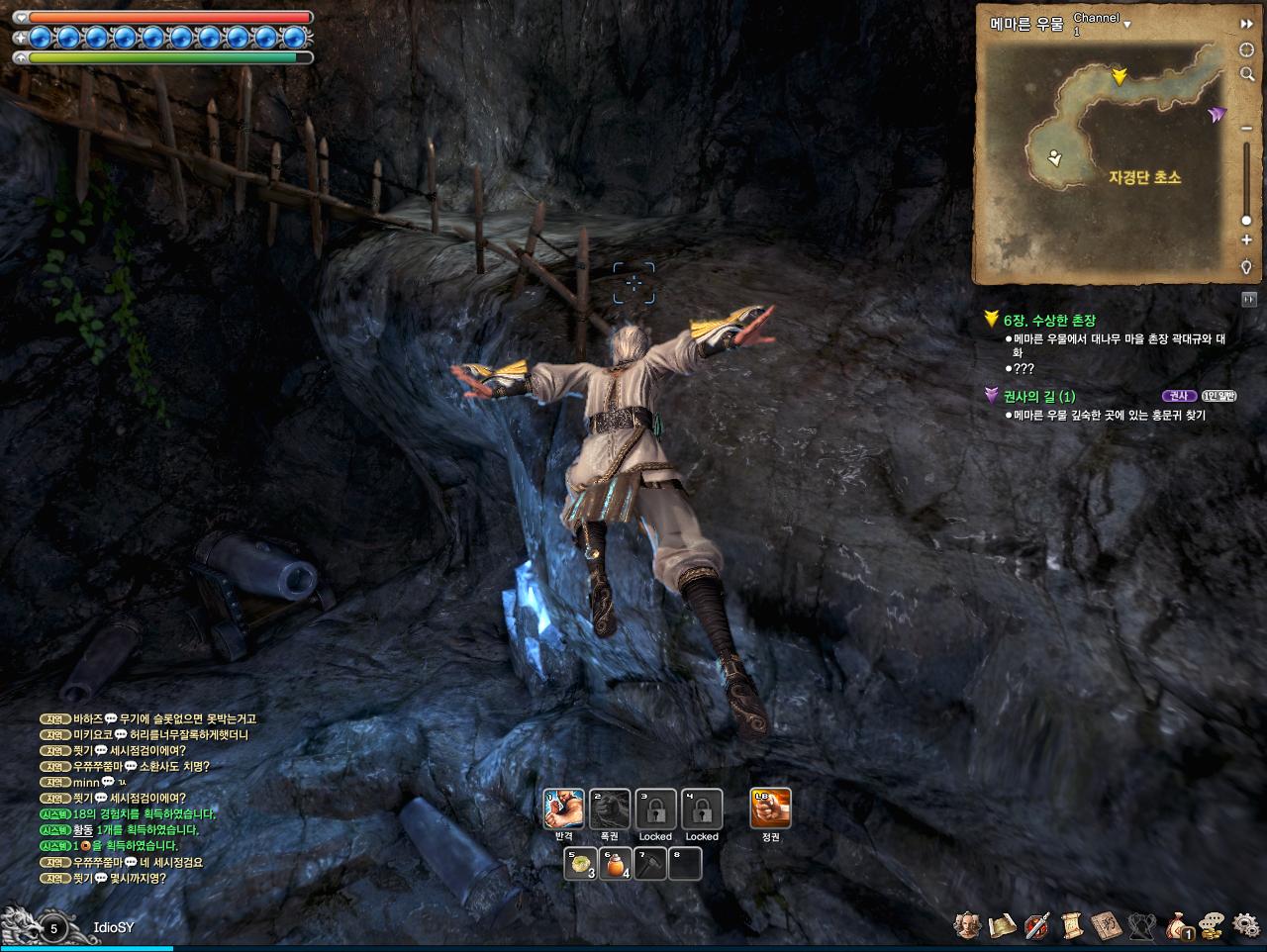Select quest tracker entry 6장. 수상한 촌장
The image size is (1267, 952).
click(1049, 321)
